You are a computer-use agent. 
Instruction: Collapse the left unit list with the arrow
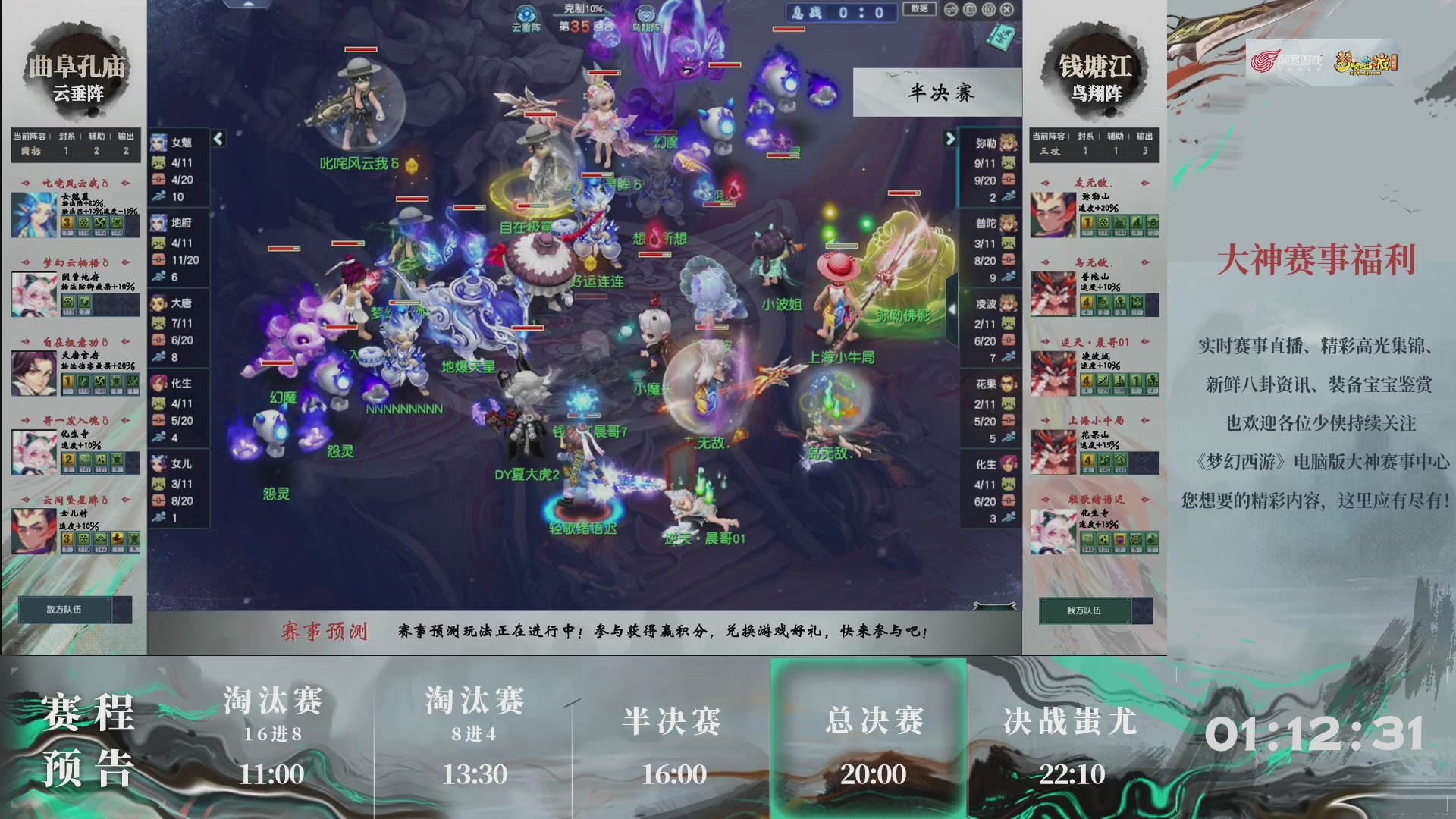coord(218,139)
